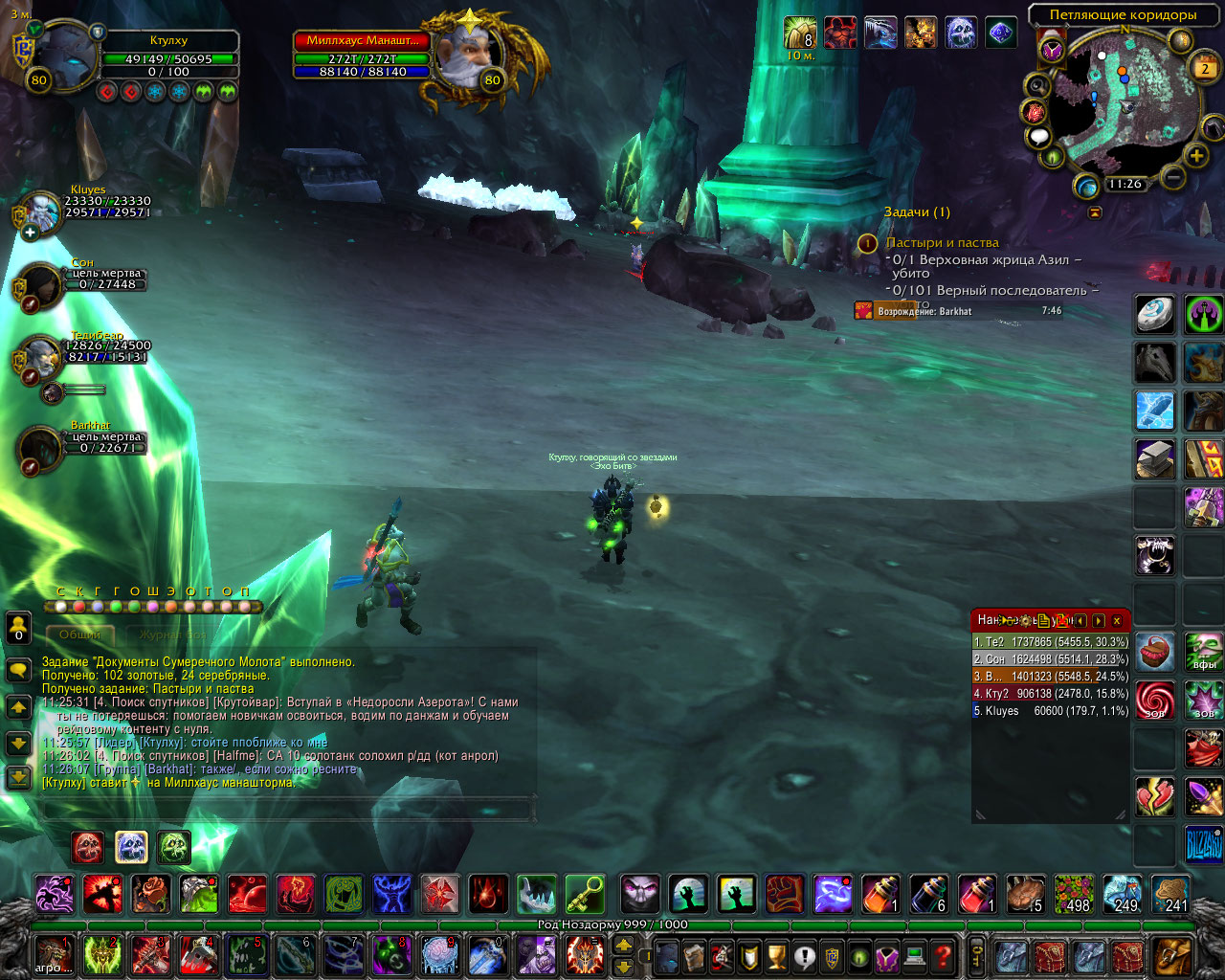
Task: Open the red question mark help button
Action: (x=944, y=955)
